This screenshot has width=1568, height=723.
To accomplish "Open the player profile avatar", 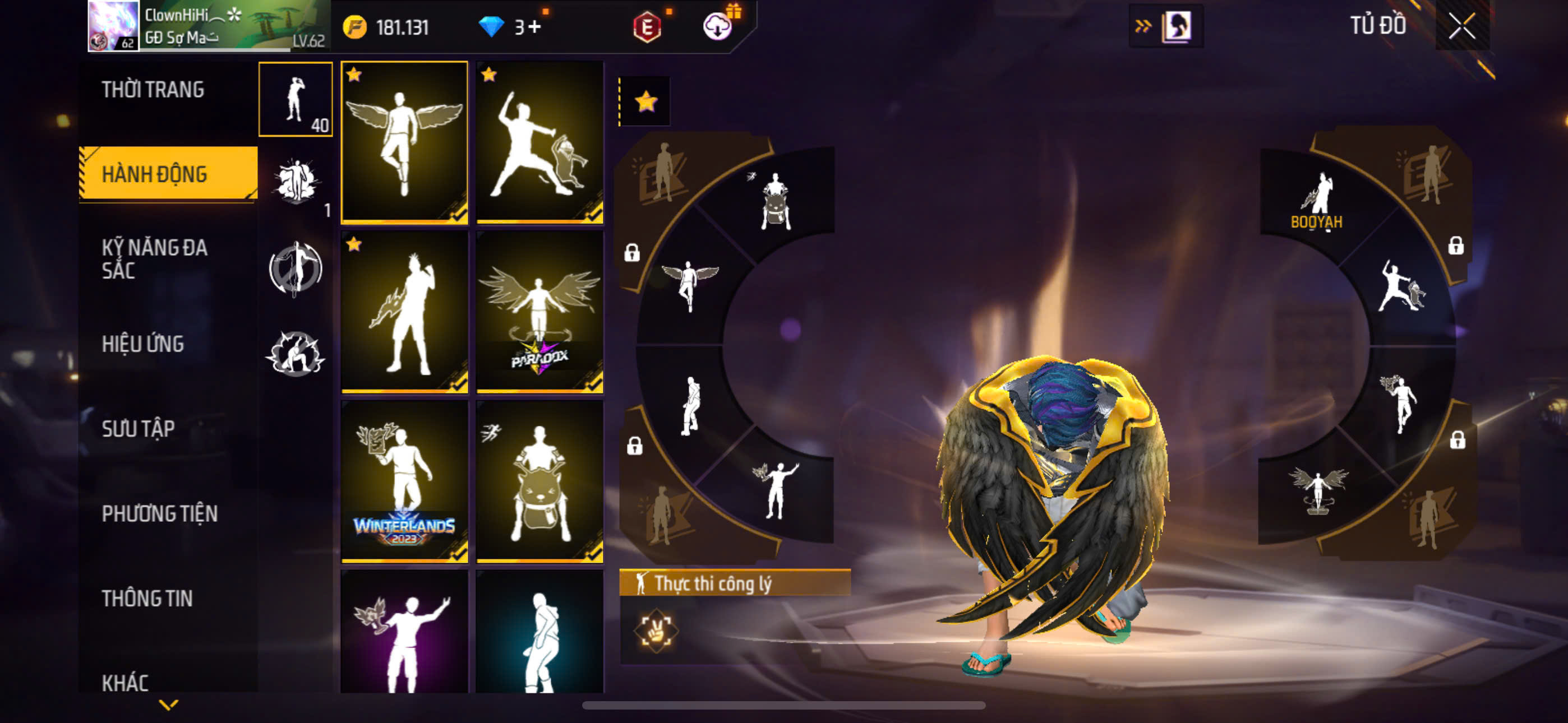I will (113, 26).
